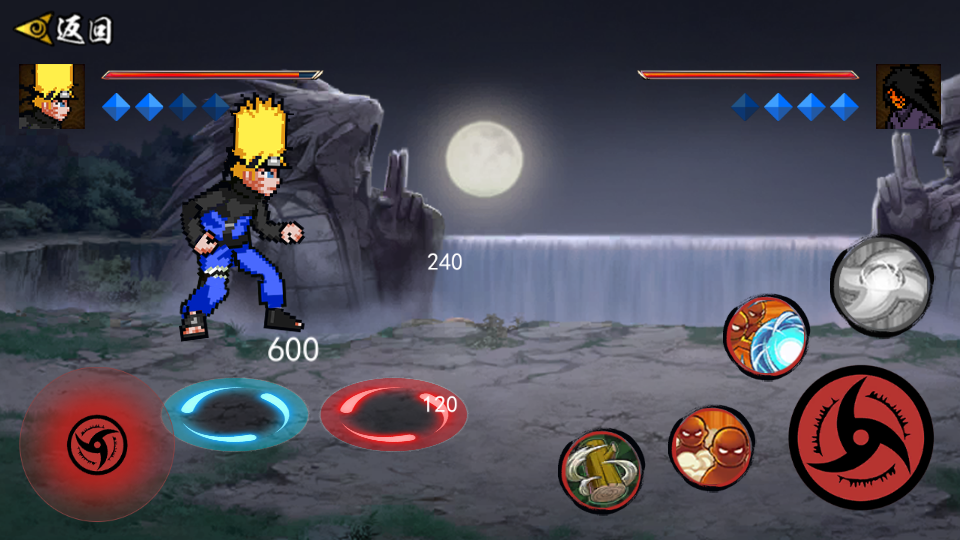Trigger the shadow clone punch skill

(710, 446)
